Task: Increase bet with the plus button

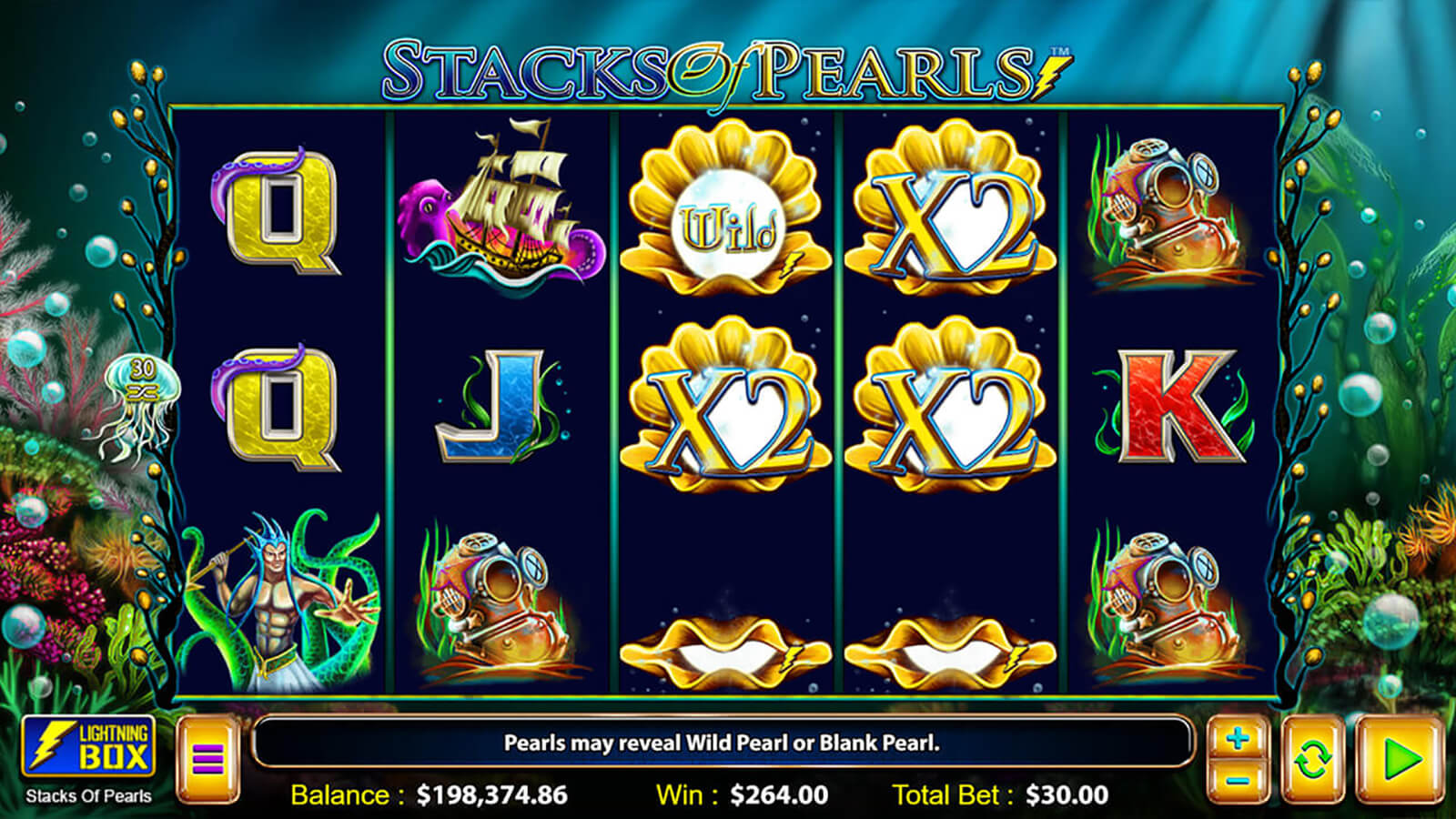Action: [x=1237, y=739]
